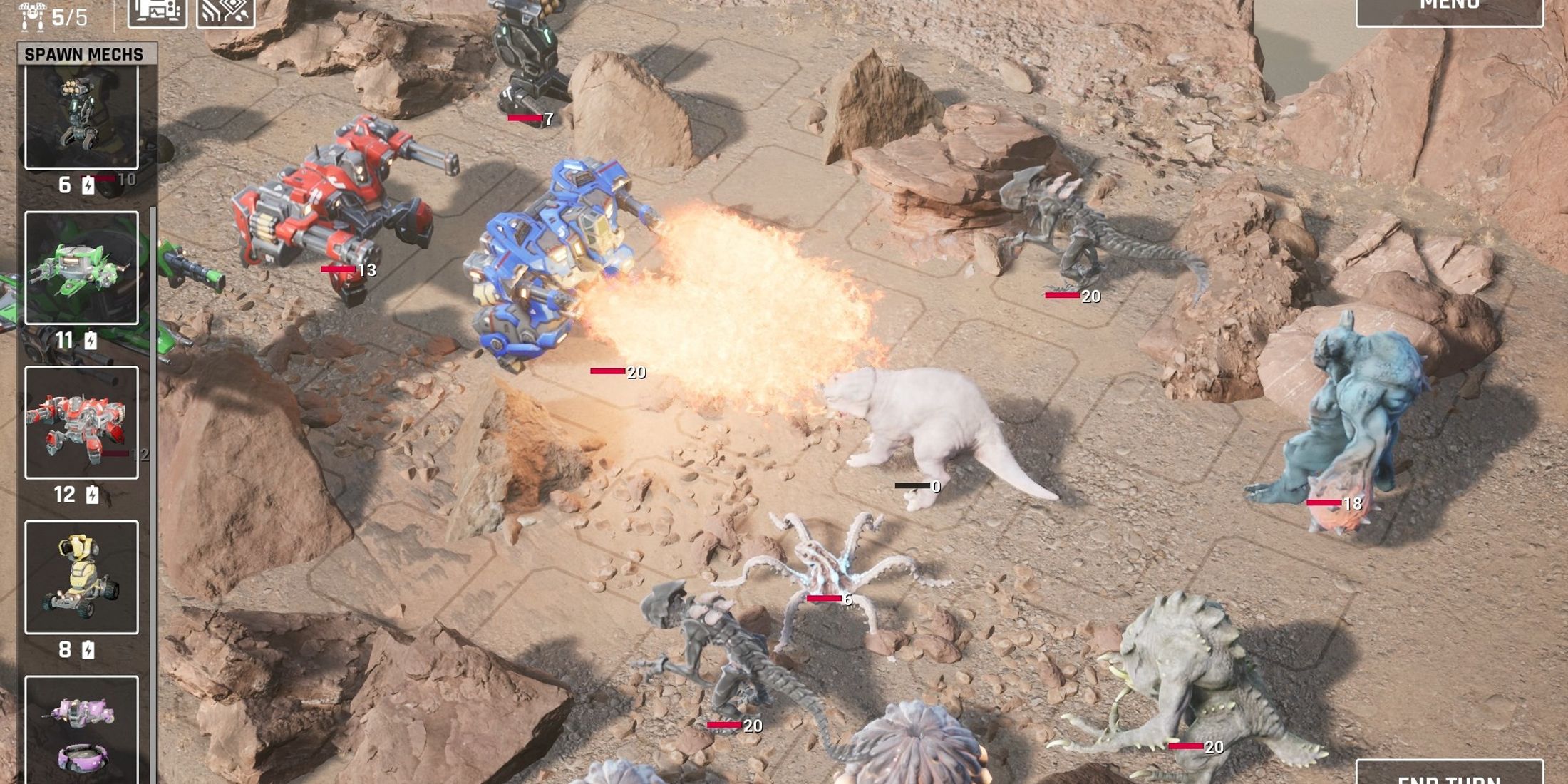The image size is (1568, 784).
Task: Select the yellow buggy mech icon costing 8
Action: (81, 577)
